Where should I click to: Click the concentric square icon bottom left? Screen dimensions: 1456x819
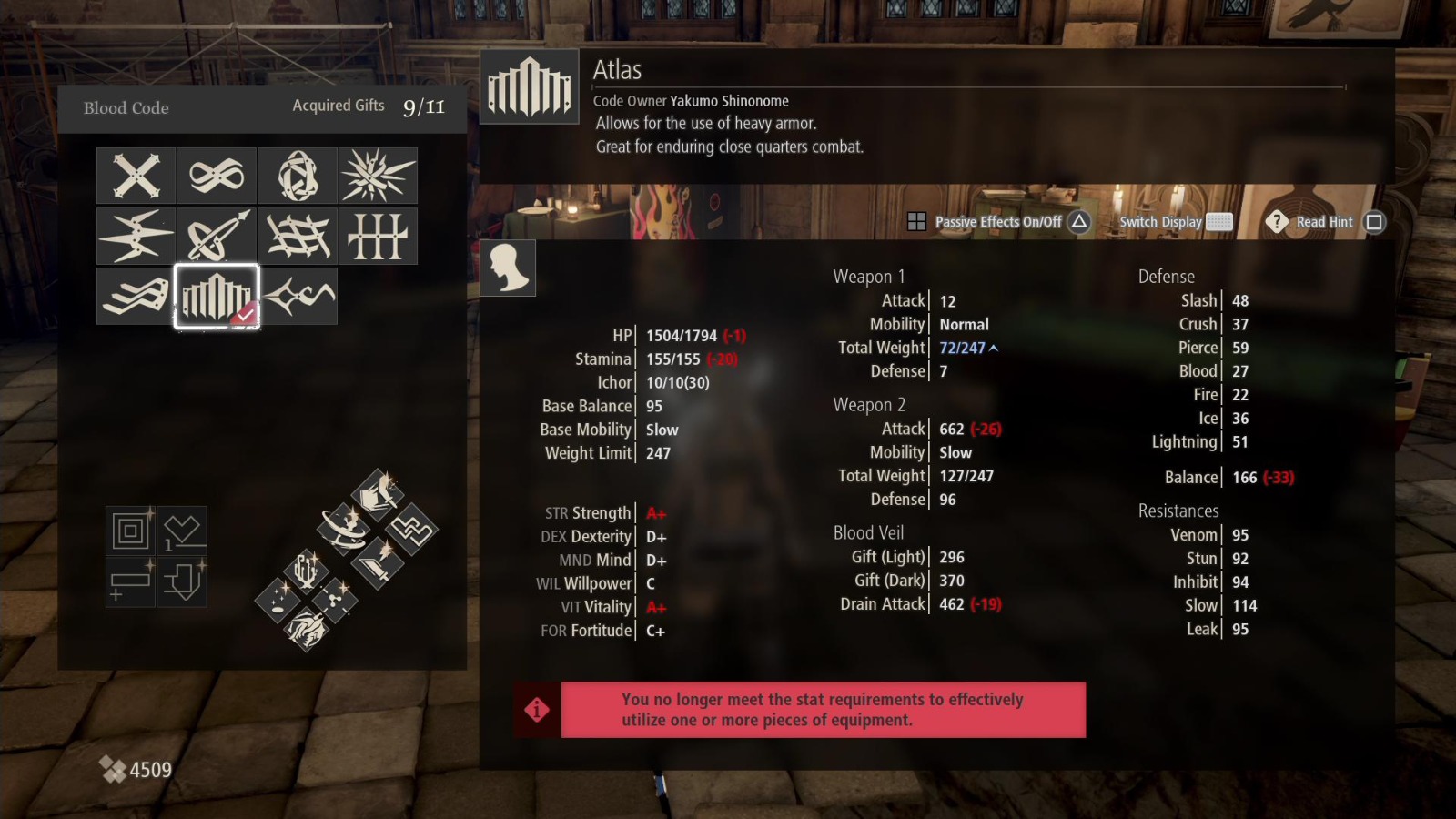pos(130,530)
